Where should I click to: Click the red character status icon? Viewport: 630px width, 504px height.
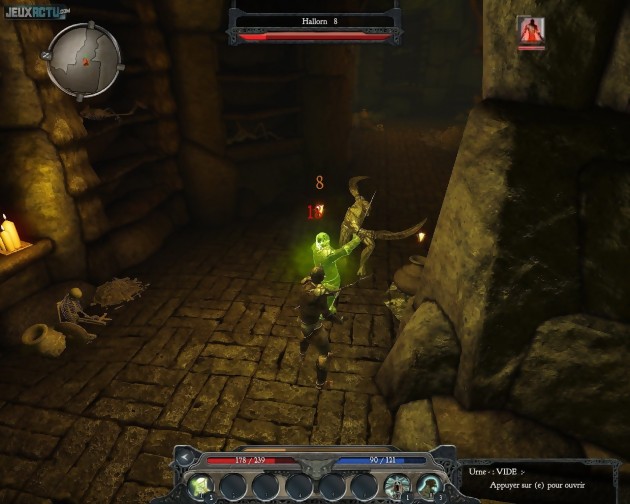click(x=531, y=31)
